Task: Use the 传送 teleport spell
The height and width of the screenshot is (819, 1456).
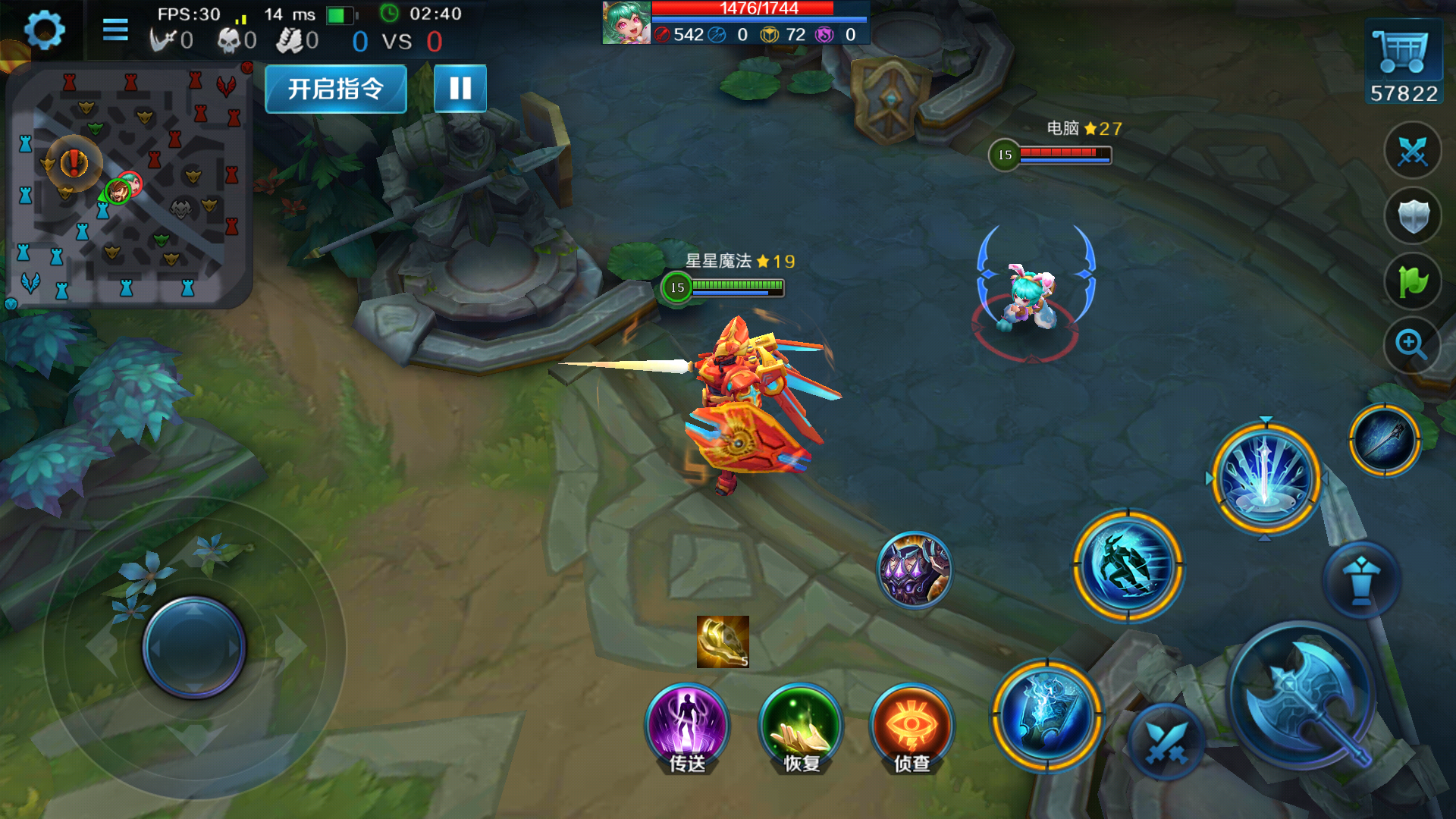Action: point(687,726)
